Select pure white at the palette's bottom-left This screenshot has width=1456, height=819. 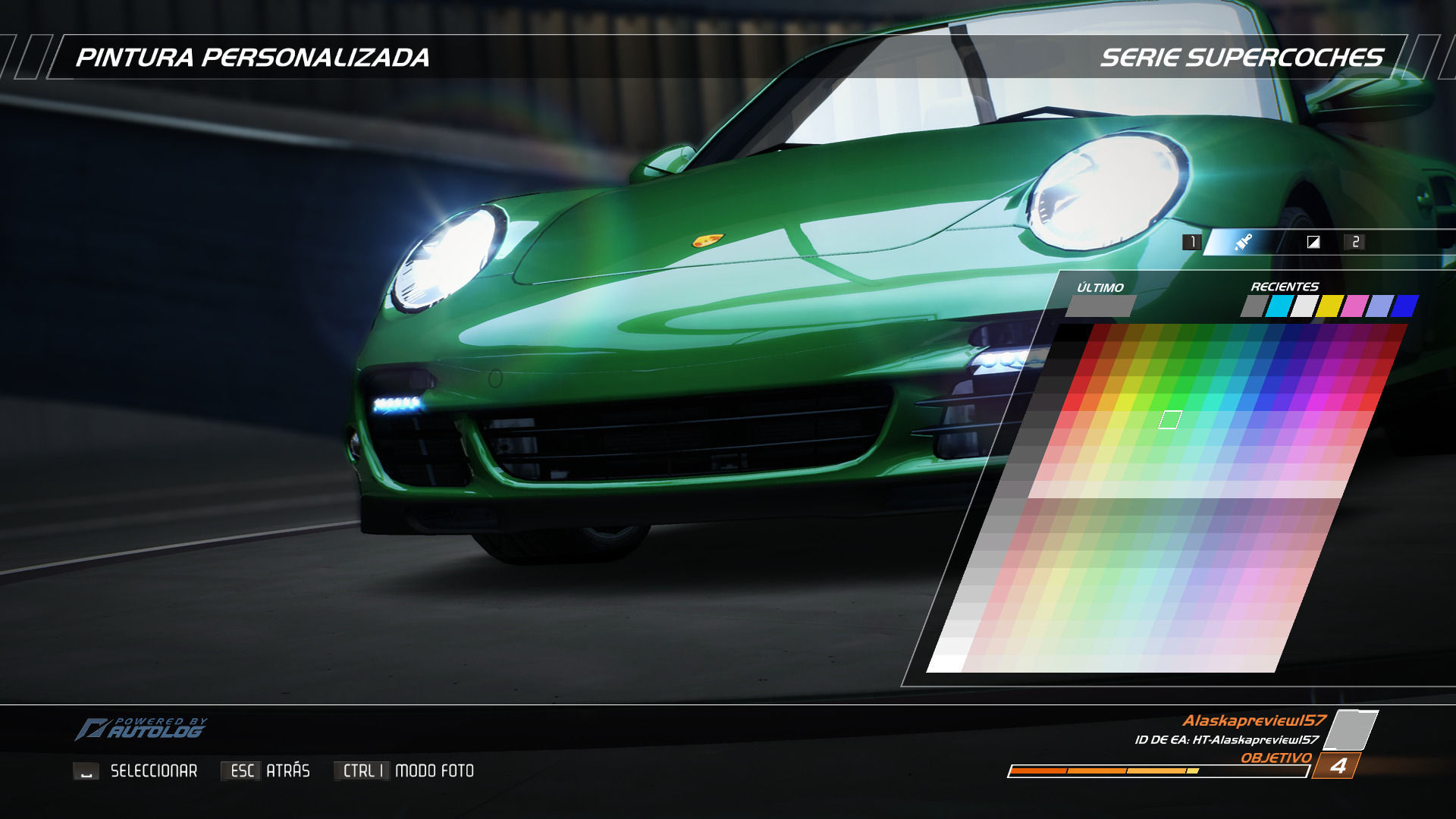[x=945, y=664]
